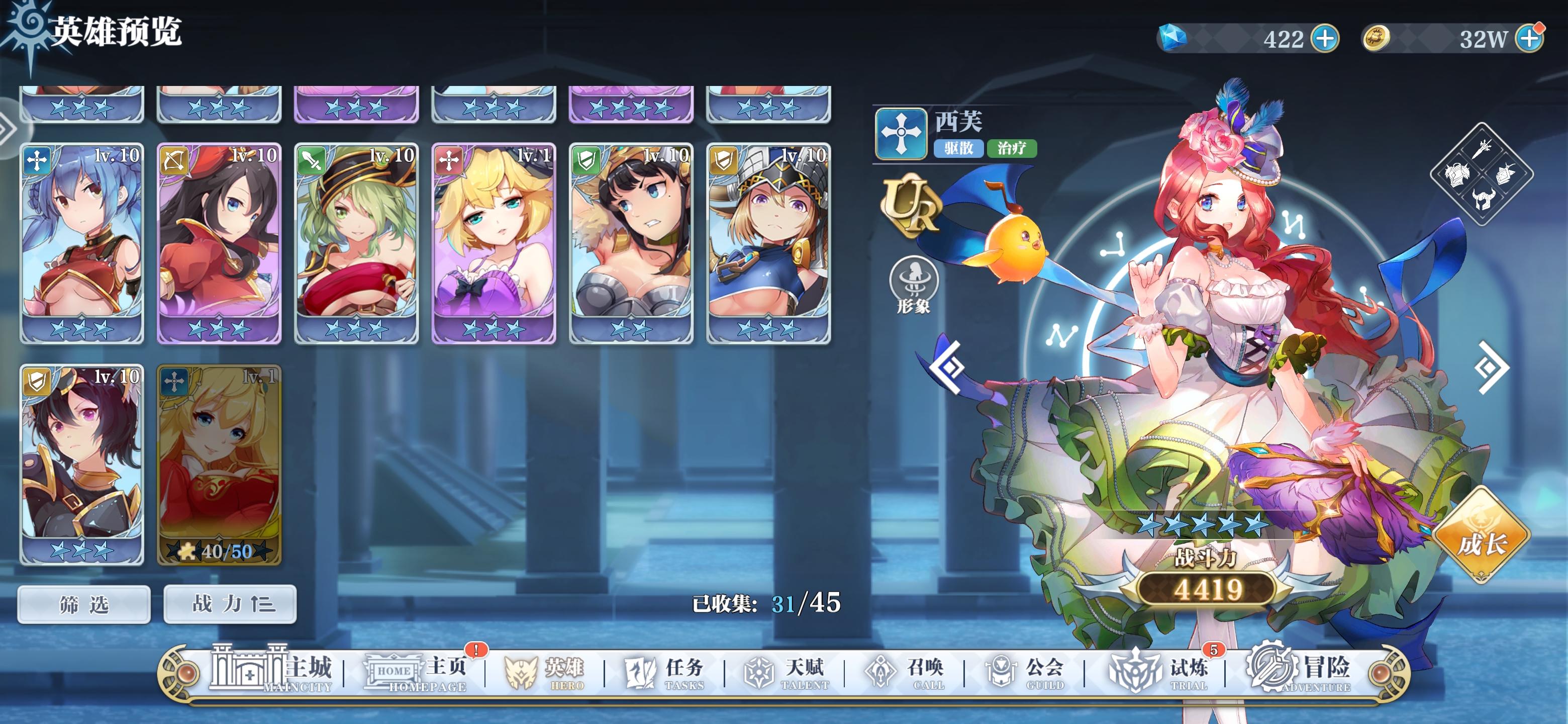This screenshot has height=724, width=1568.
Task: Toggle sort order with the 战力 button
Action: click(230, 603)
